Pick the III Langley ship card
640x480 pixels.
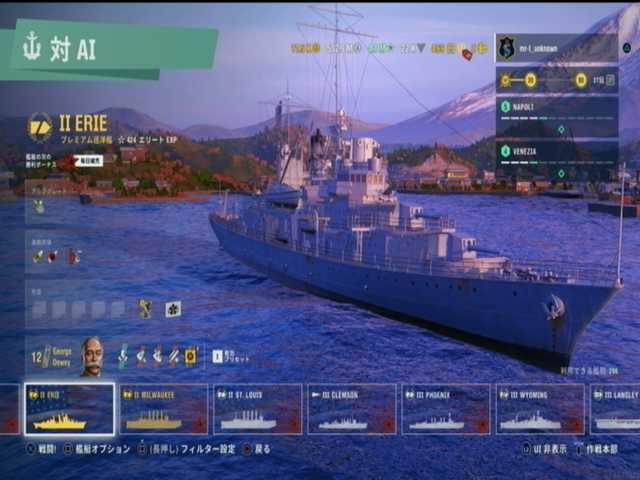point(615,409)
